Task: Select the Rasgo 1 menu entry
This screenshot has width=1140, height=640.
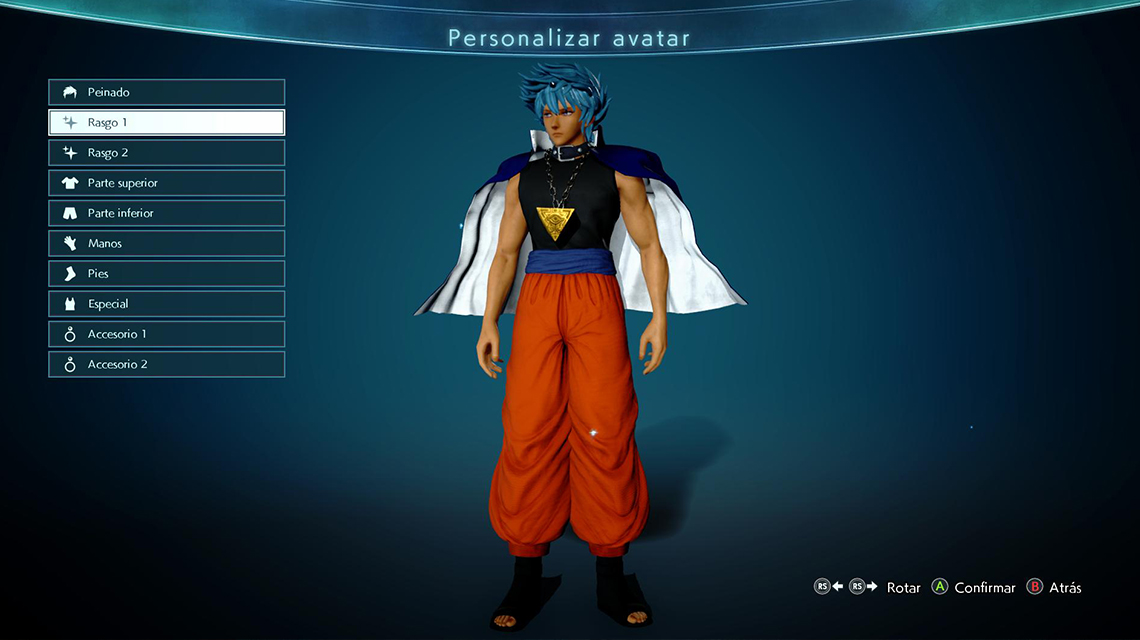Action: [x=166, y=122]
